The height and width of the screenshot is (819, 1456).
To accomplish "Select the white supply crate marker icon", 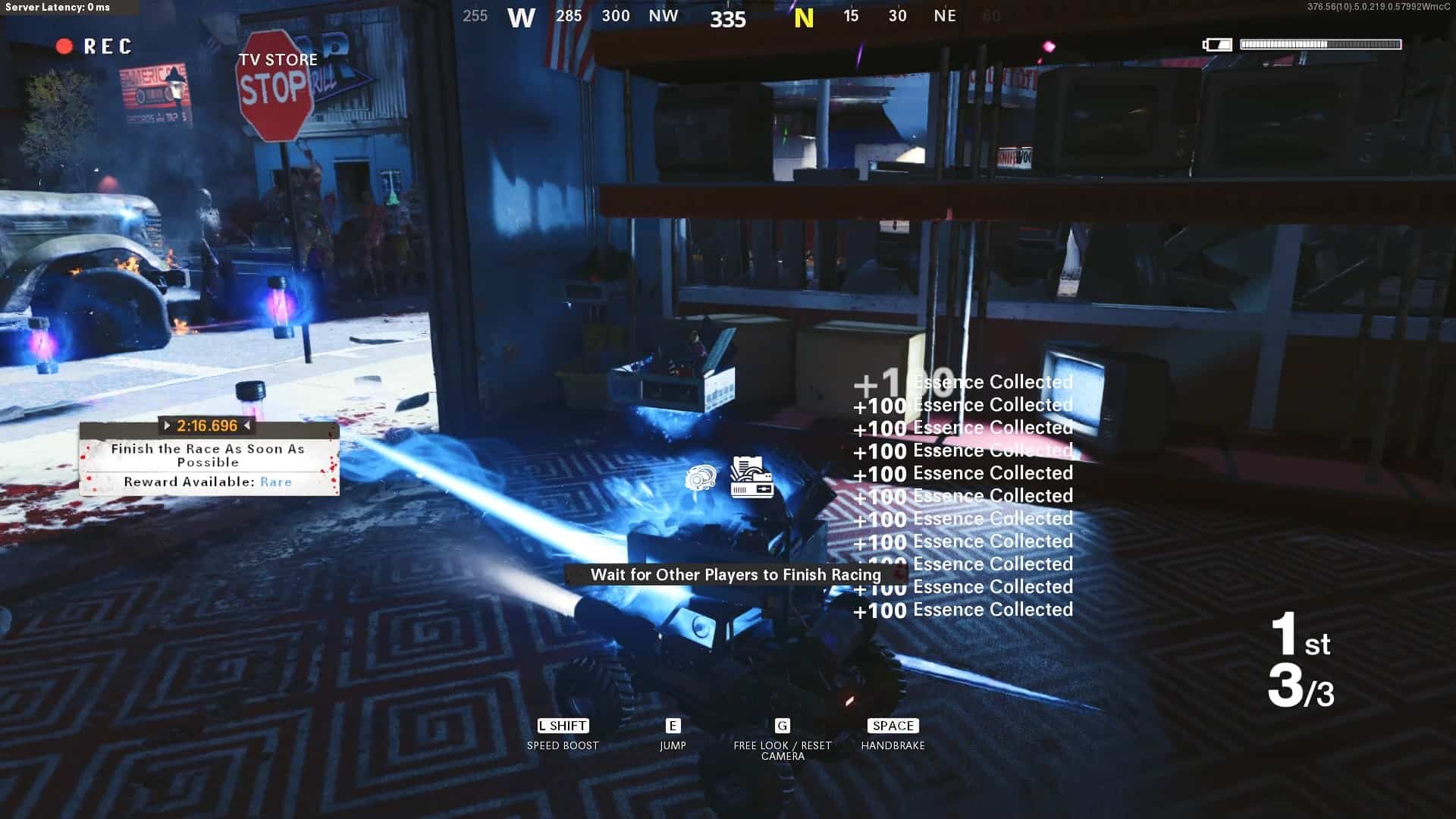I will point(752,477).
